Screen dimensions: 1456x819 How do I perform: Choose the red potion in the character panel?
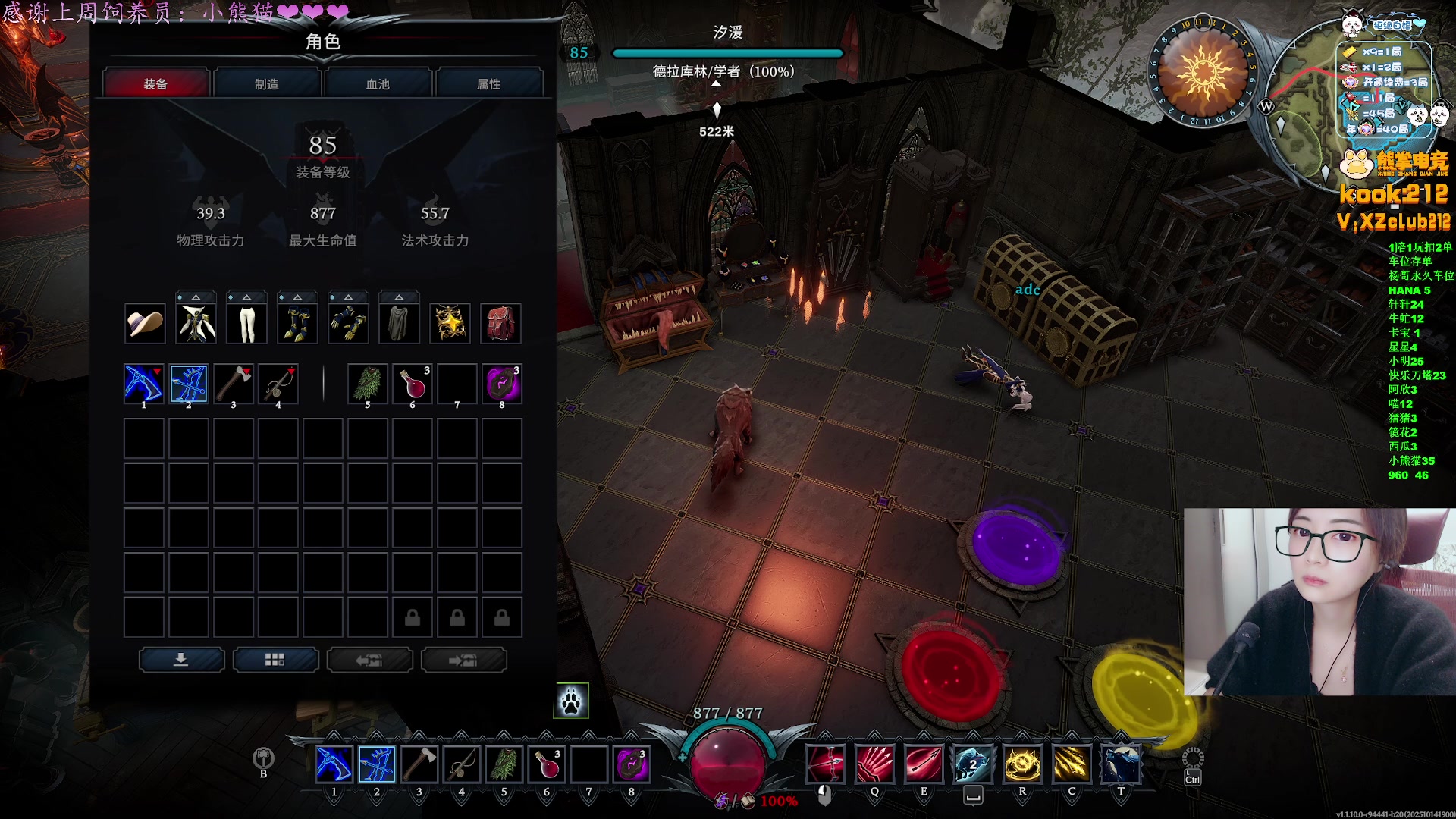413,384
